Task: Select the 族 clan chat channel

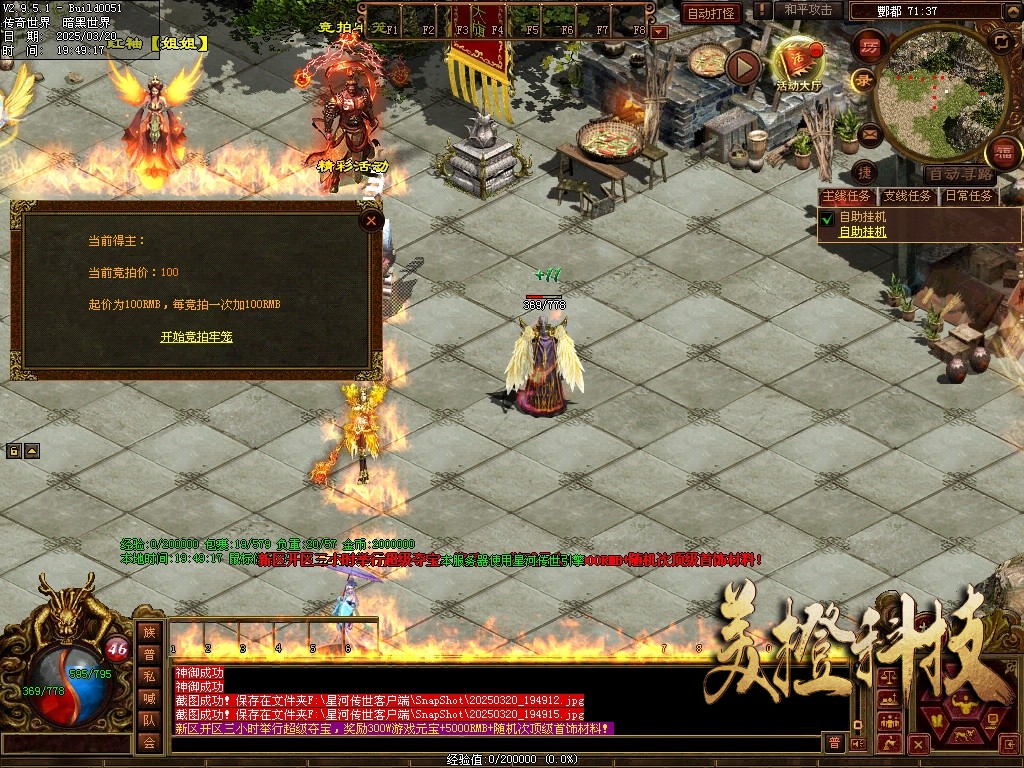Action: (x=149, y=632)
